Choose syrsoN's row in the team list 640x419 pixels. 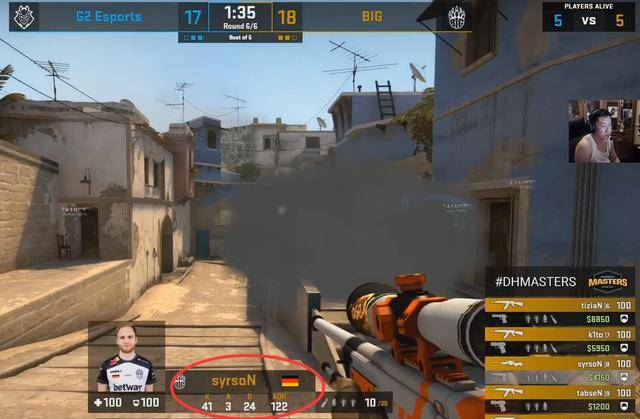[x=562, y=368]
